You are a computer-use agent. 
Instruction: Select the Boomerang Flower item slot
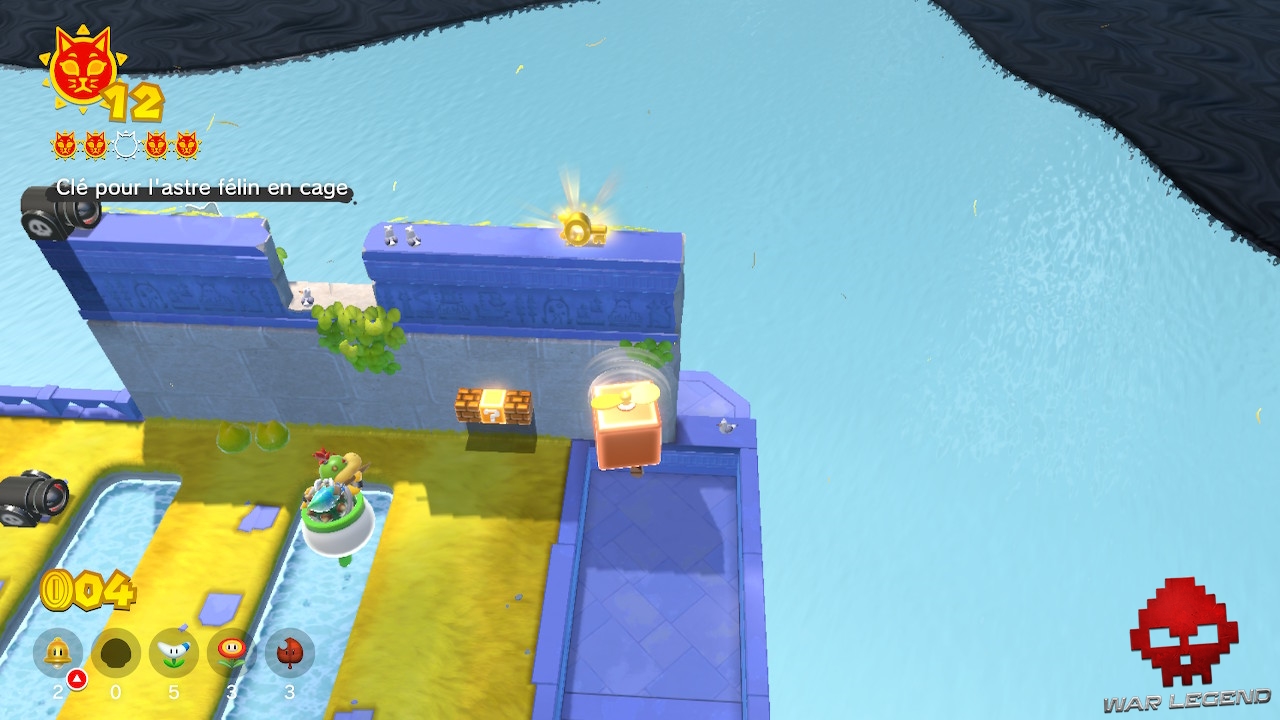(x=176, y=654)
